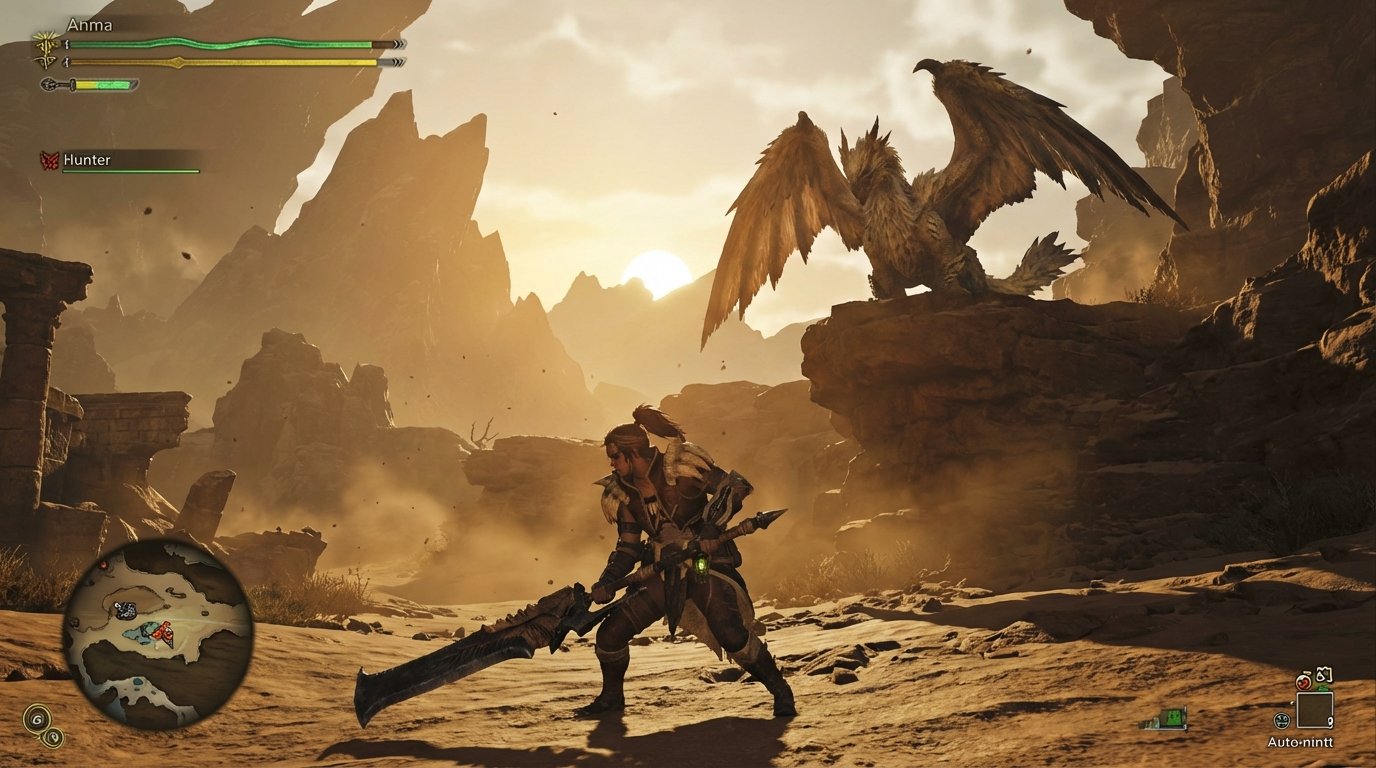Select the green trap tool icon above the slot
The height and width of the screenshot is (768, 1376).
pyautogui.click(x=1322, y=688)
